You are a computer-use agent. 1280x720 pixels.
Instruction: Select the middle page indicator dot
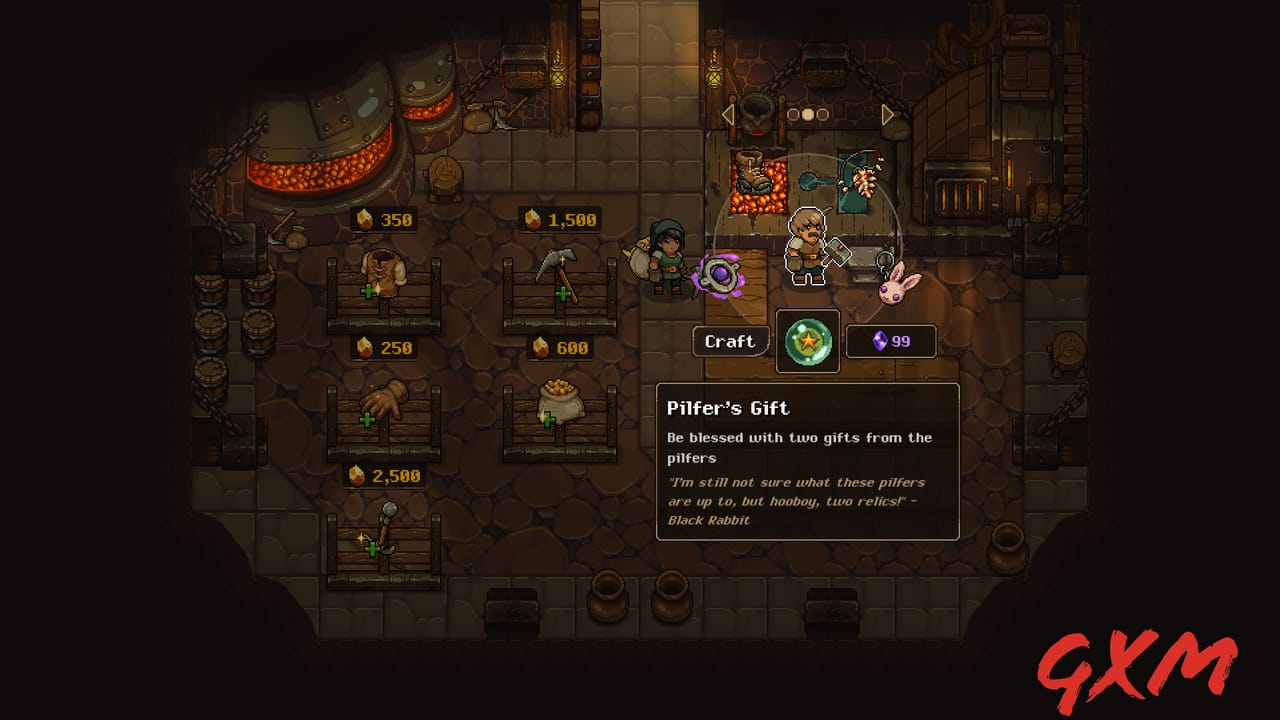(x=807, y=113)
